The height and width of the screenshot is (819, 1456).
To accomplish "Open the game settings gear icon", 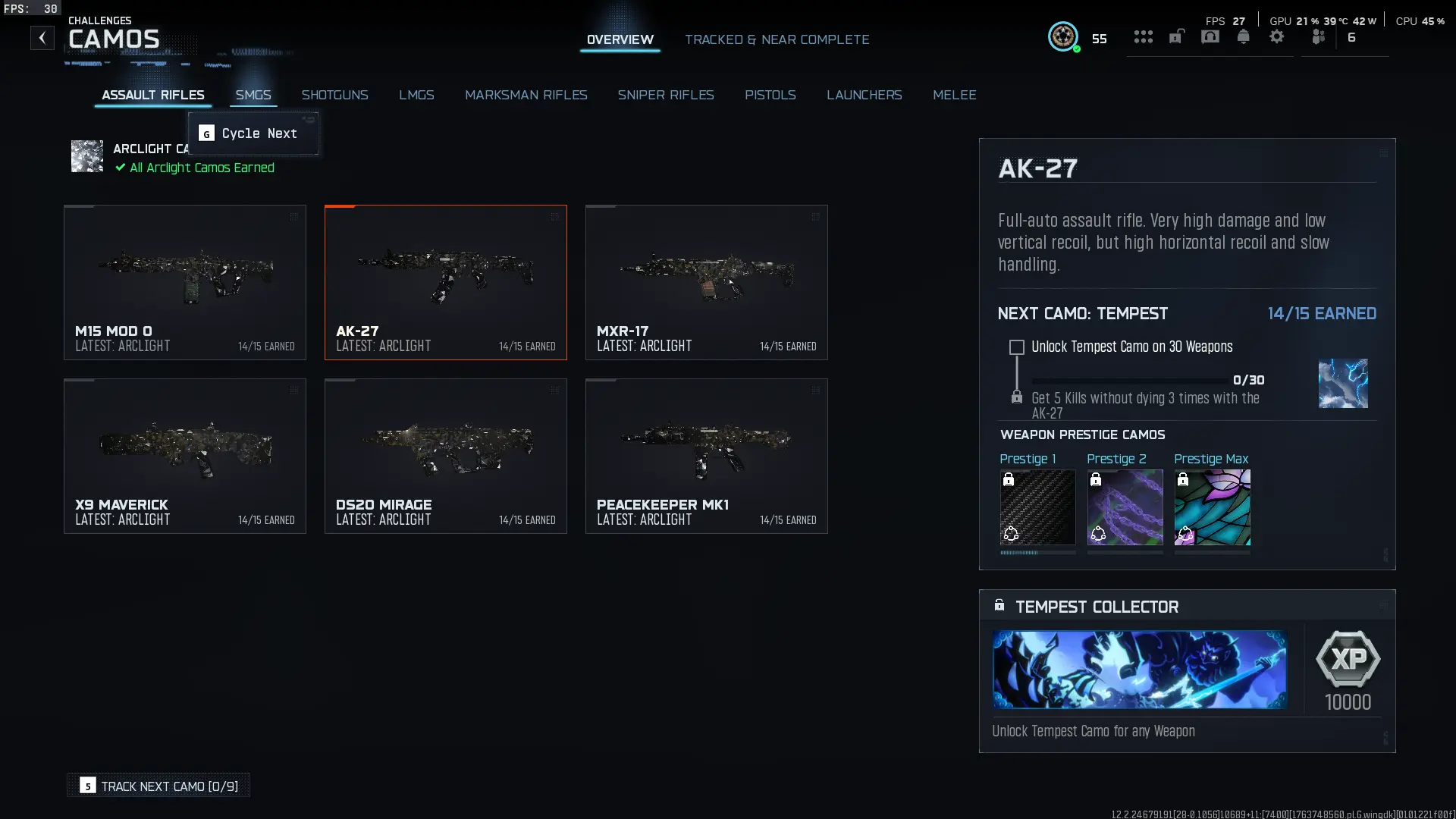I will (1278, 36).
